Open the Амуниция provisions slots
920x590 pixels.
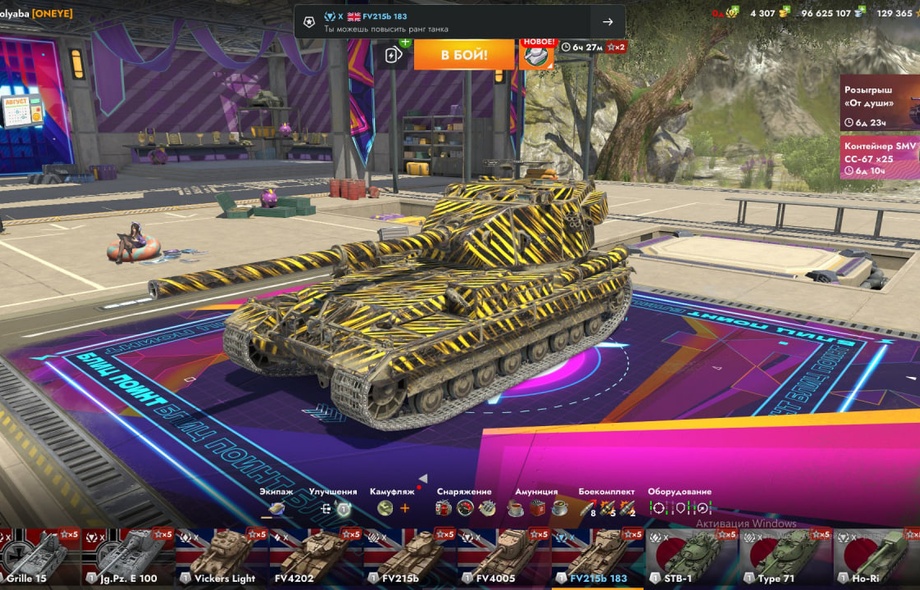coord(535,508)
